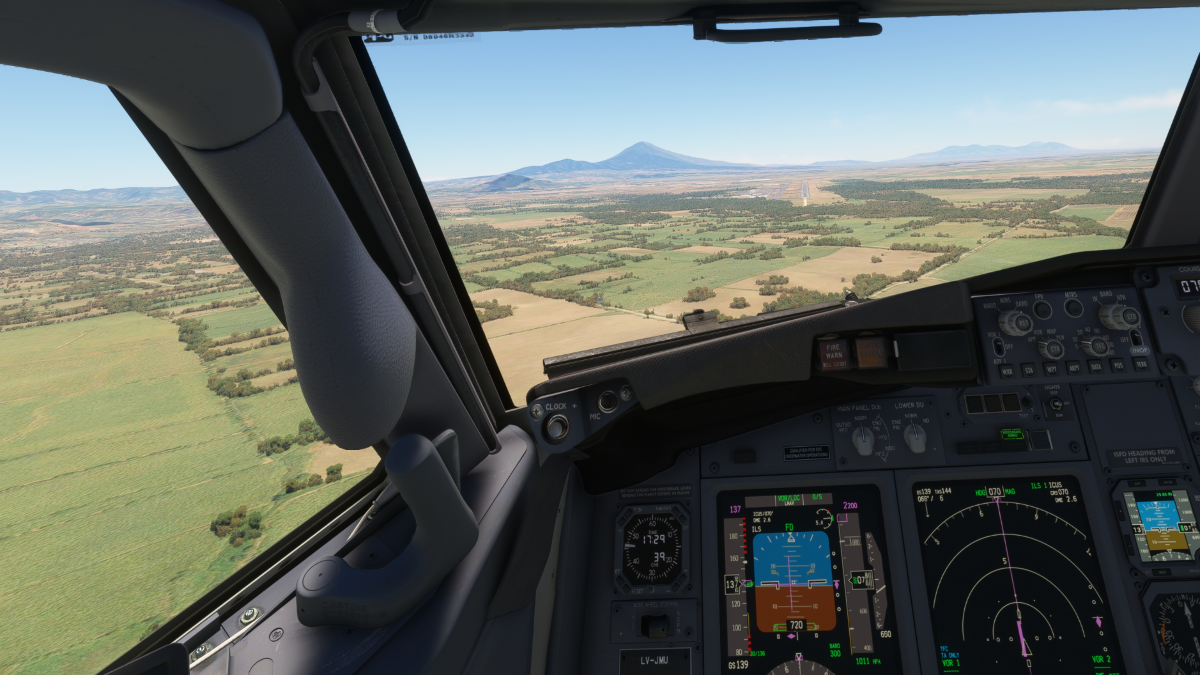Click the amber master caution light
Screen dimensions: 1200x675
870,351
